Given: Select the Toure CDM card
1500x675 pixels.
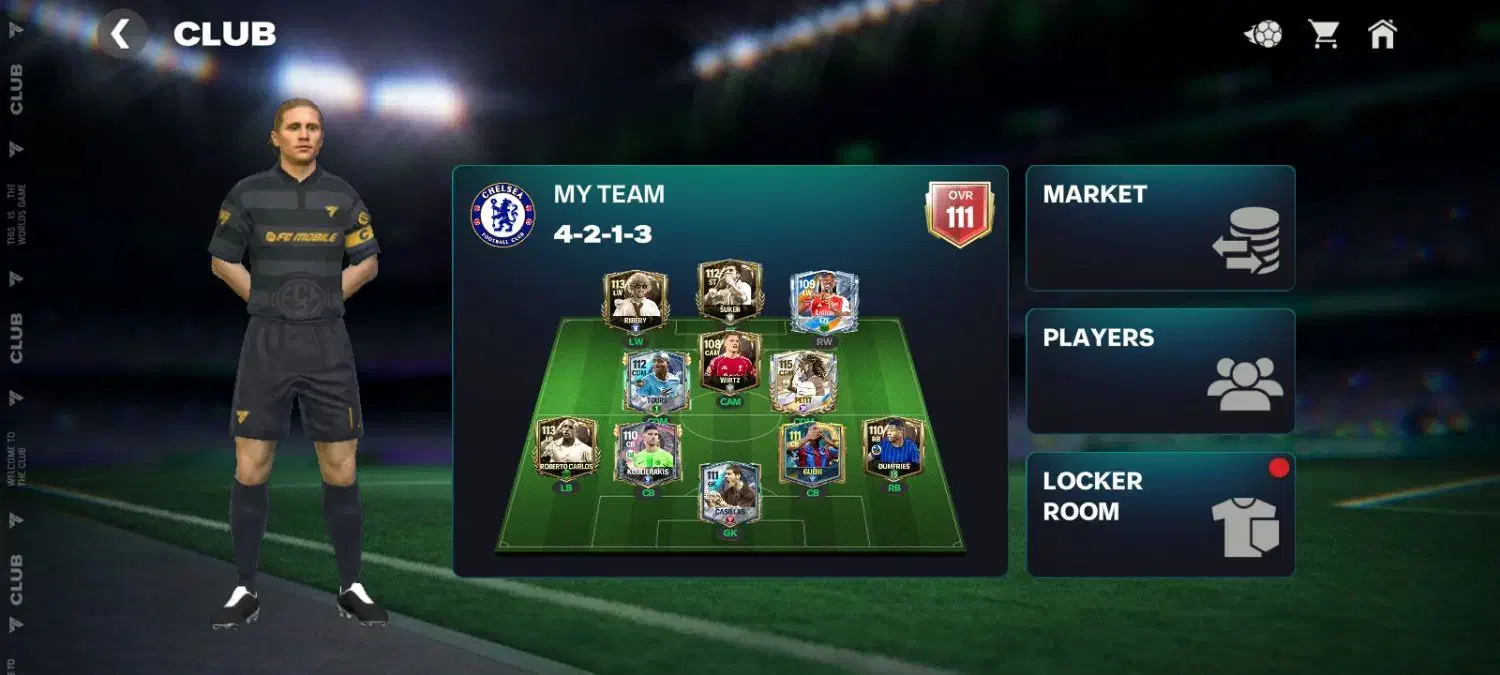Looking at the screenshot, I should point(656,381).
